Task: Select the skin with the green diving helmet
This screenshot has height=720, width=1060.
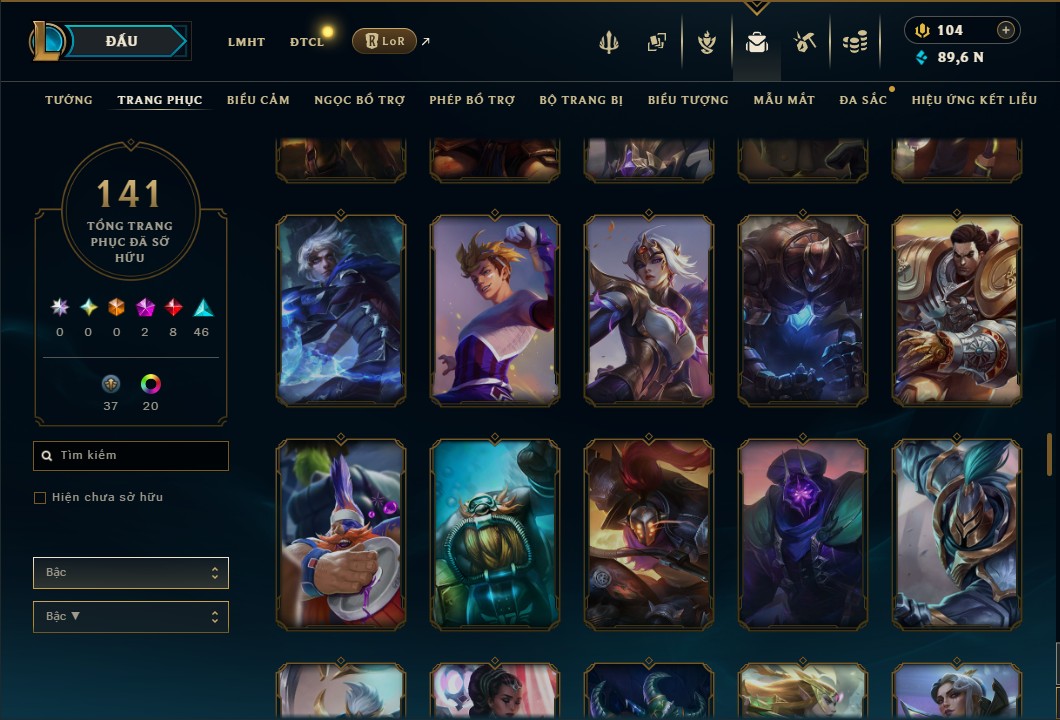Action: tap(495, 534)
